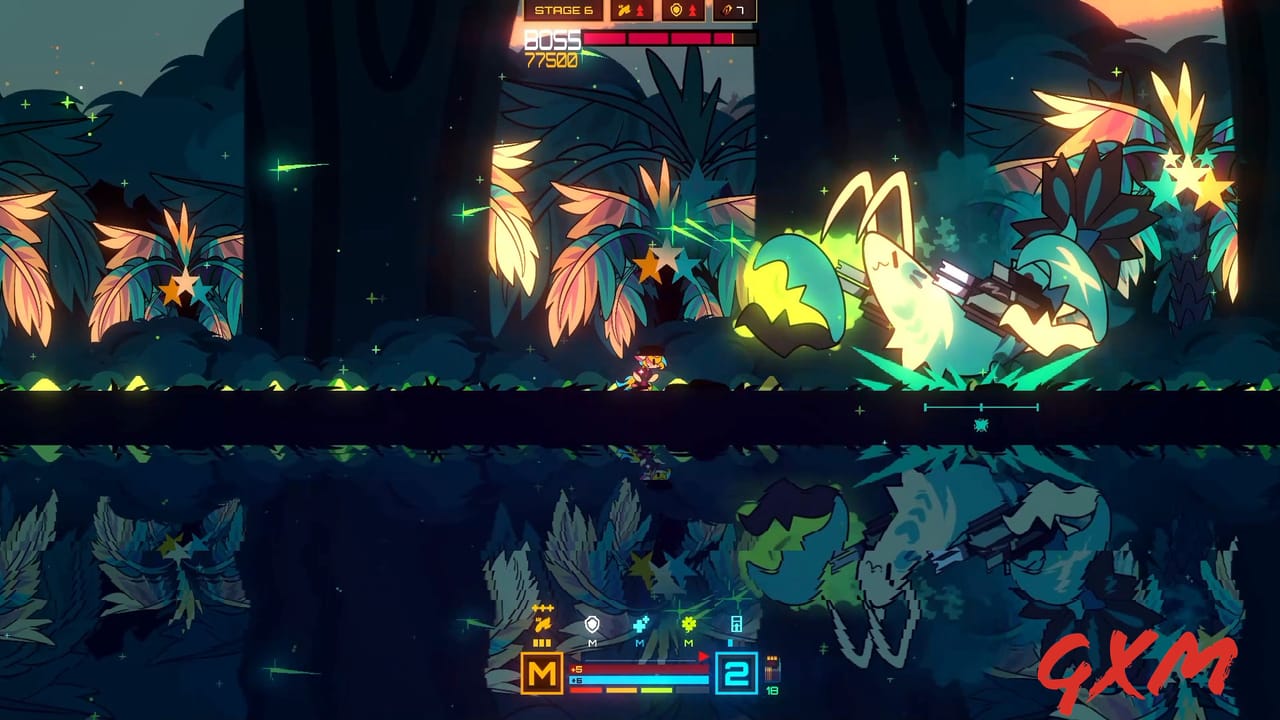Image resolution: width=1280 pixels, height=720 pixels.
Task: Select the cyan medical cross ability icon
Action: click(639, 625)
